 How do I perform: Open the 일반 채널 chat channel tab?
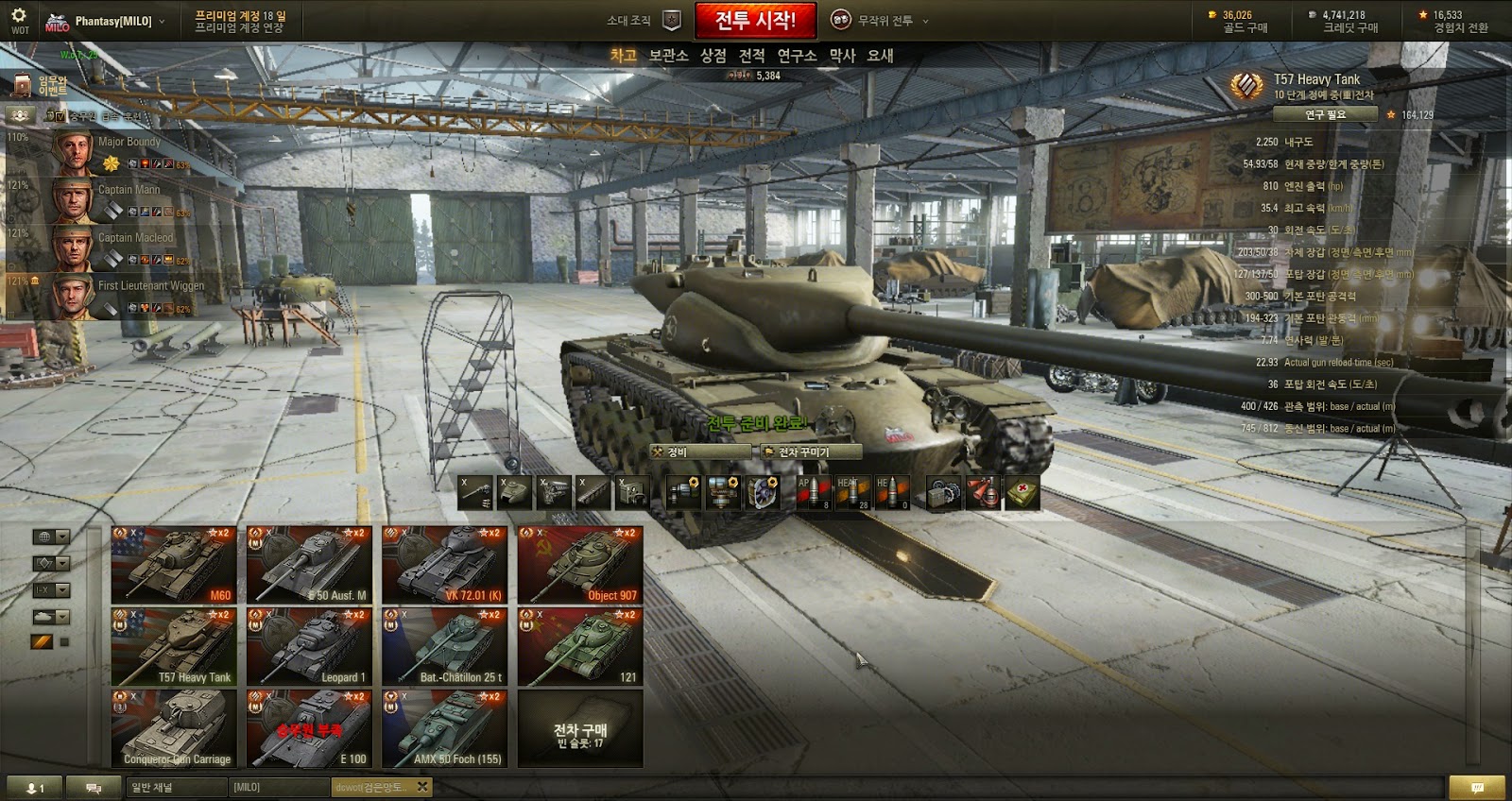[176, 787]
